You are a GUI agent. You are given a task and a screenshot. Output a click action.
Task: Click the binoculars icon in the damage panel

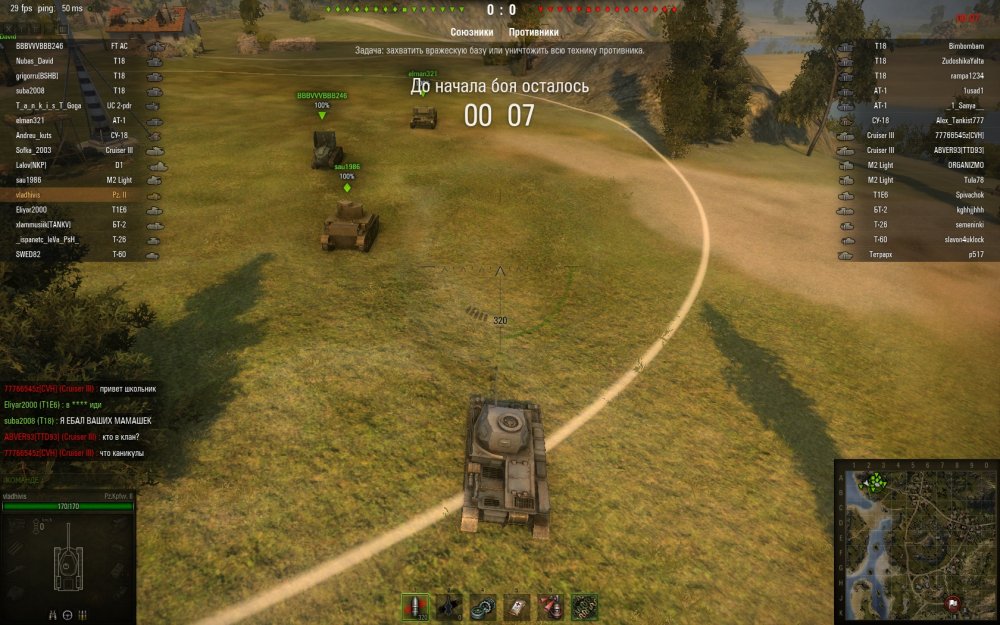(51, 614)
